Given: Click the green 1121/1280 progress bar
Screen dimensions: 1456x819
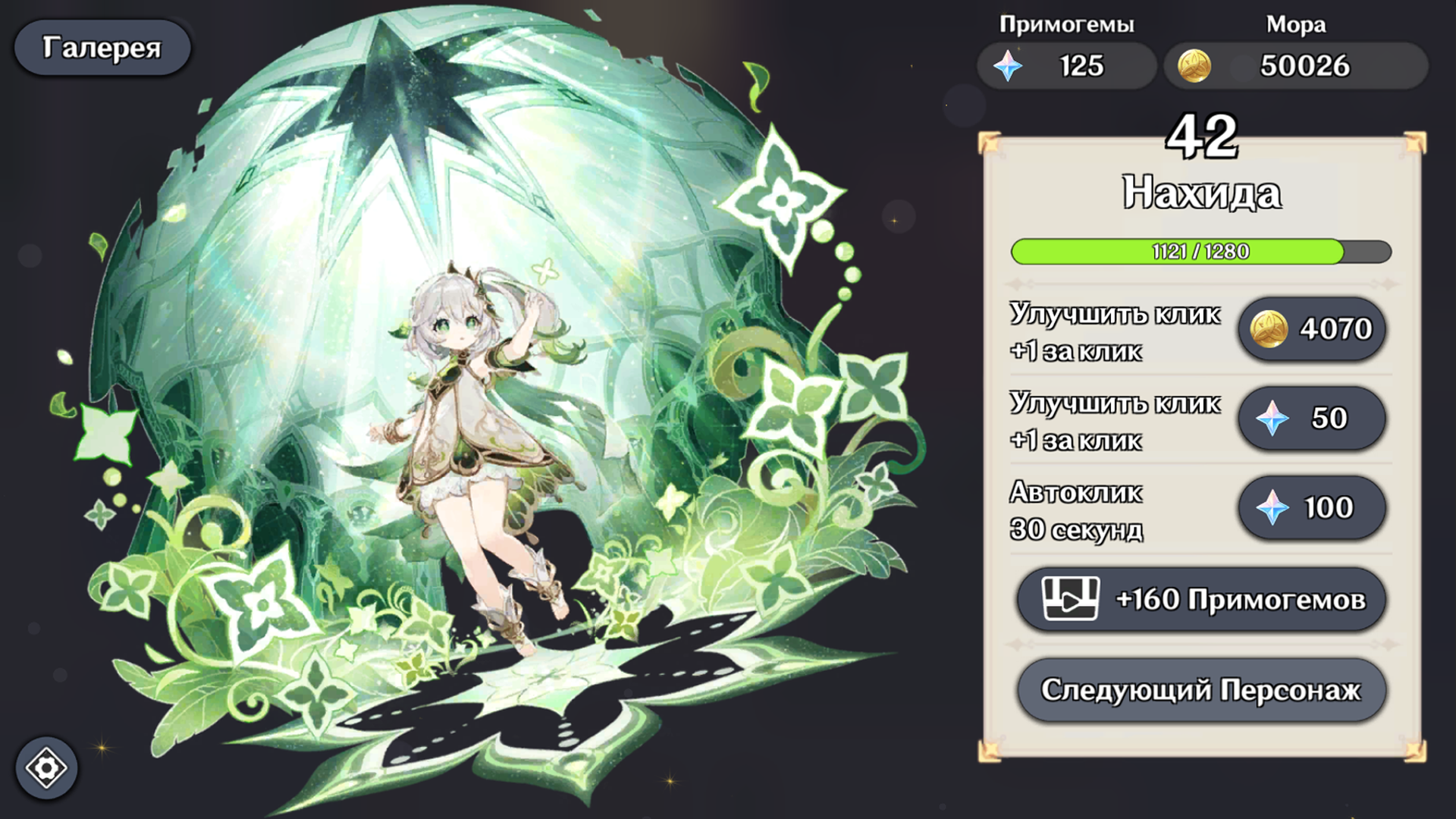Looking at the screenshot, I should (1202, 252).
